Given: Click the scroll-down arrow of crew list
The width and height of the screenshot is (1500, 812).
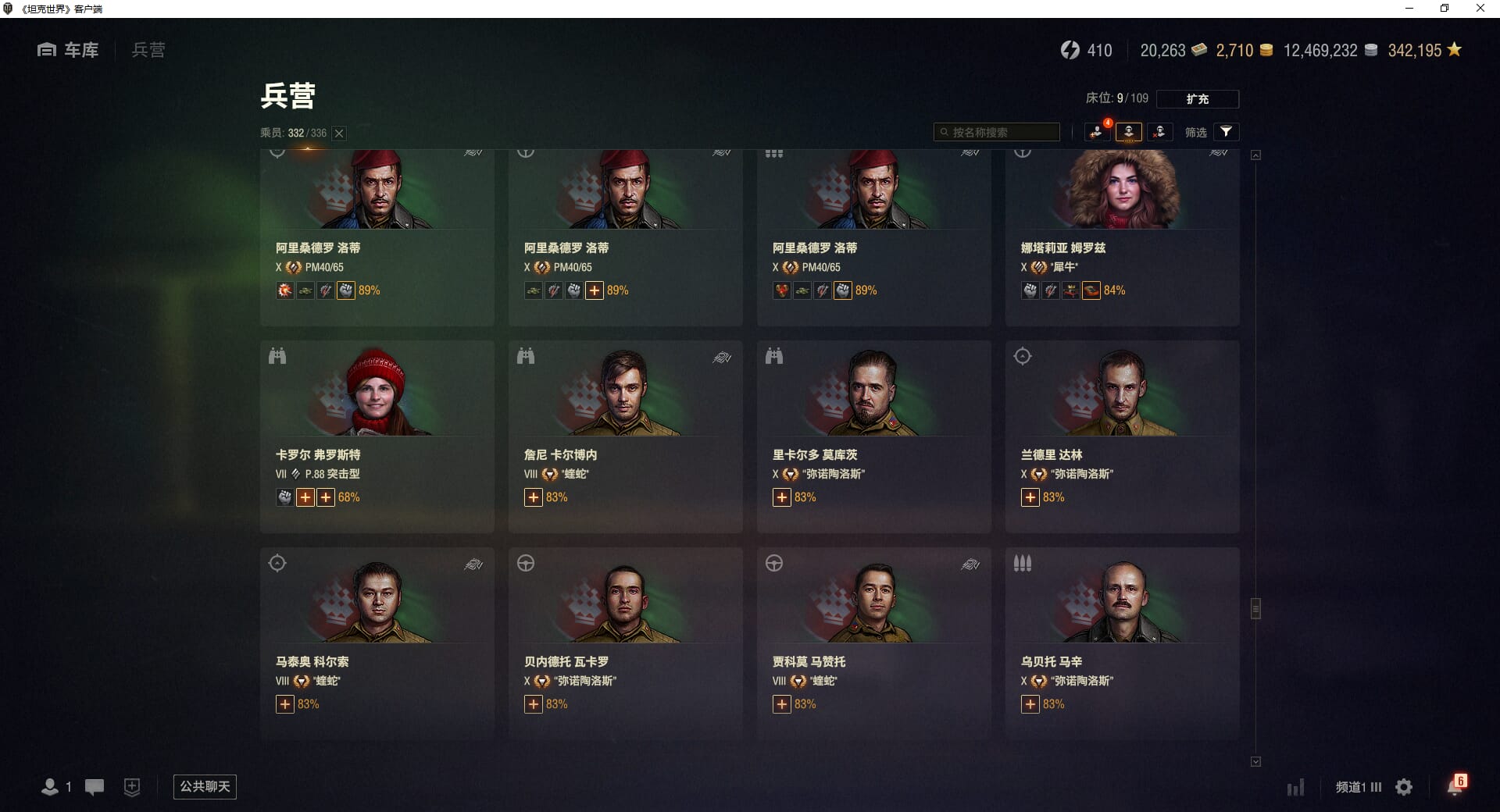Looking at the screenshot, I should (1255, 761).
